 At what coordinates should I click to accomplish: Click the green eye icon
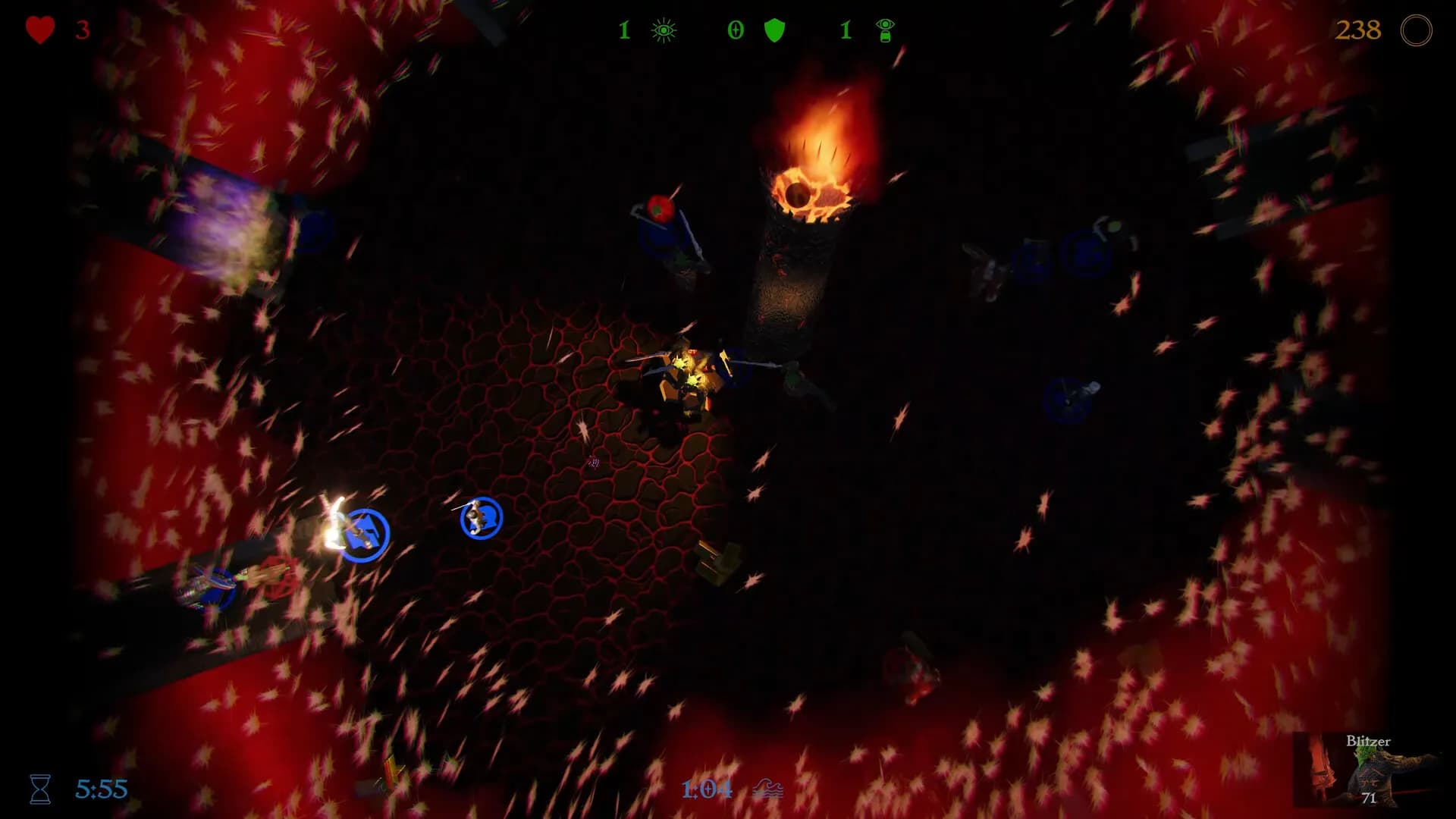[664, 30]
